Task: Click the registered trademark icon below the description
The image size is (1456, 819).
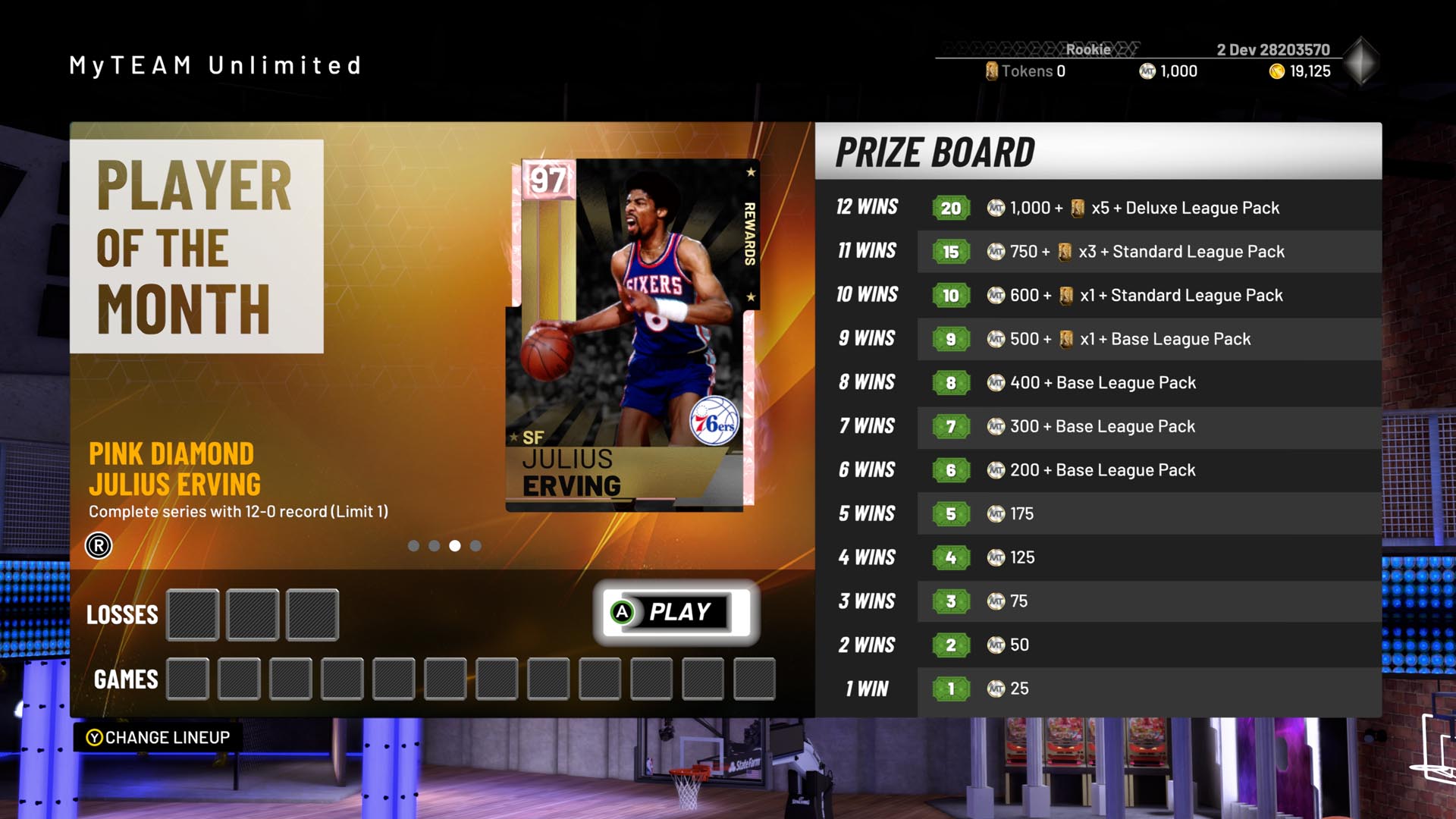Action: (x=97, y=544)
